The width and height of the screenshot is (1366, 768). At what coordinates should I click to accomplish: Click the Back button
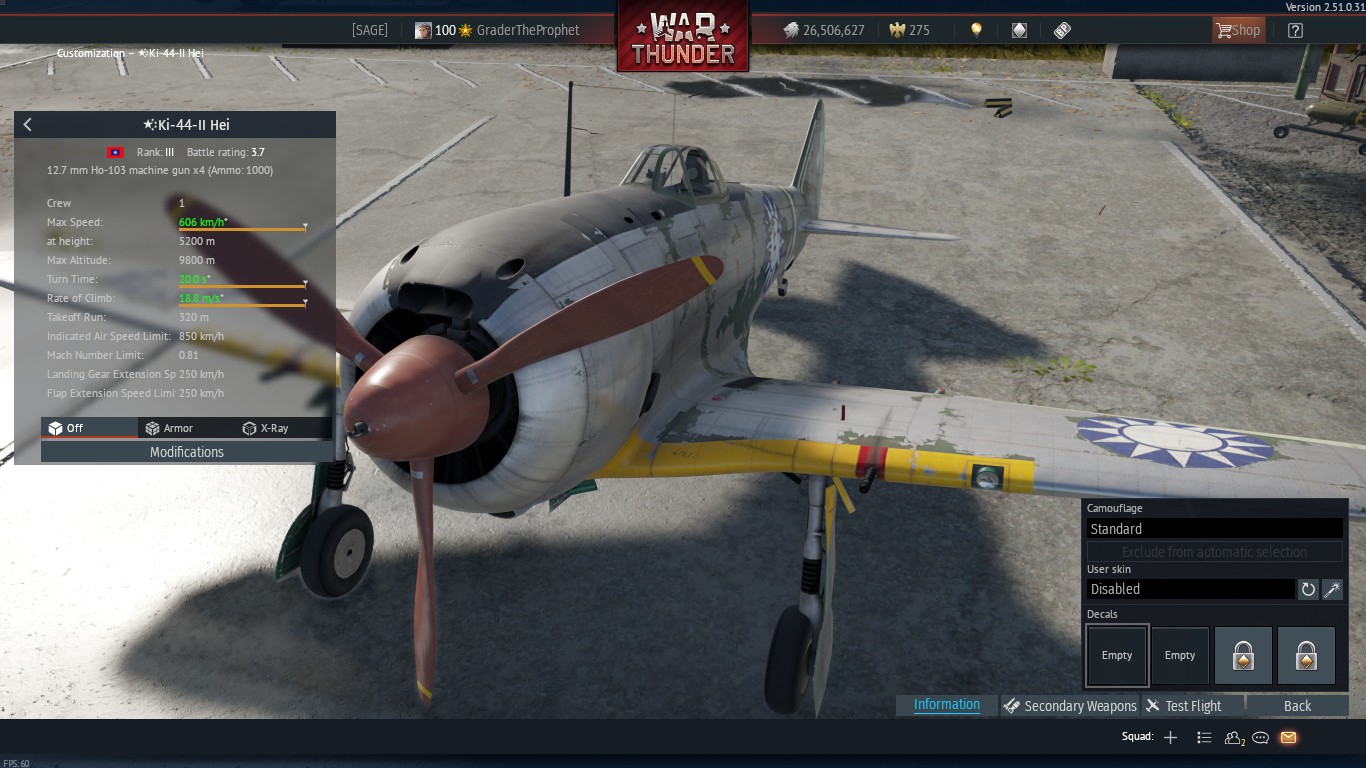(x=1297, y=706)
